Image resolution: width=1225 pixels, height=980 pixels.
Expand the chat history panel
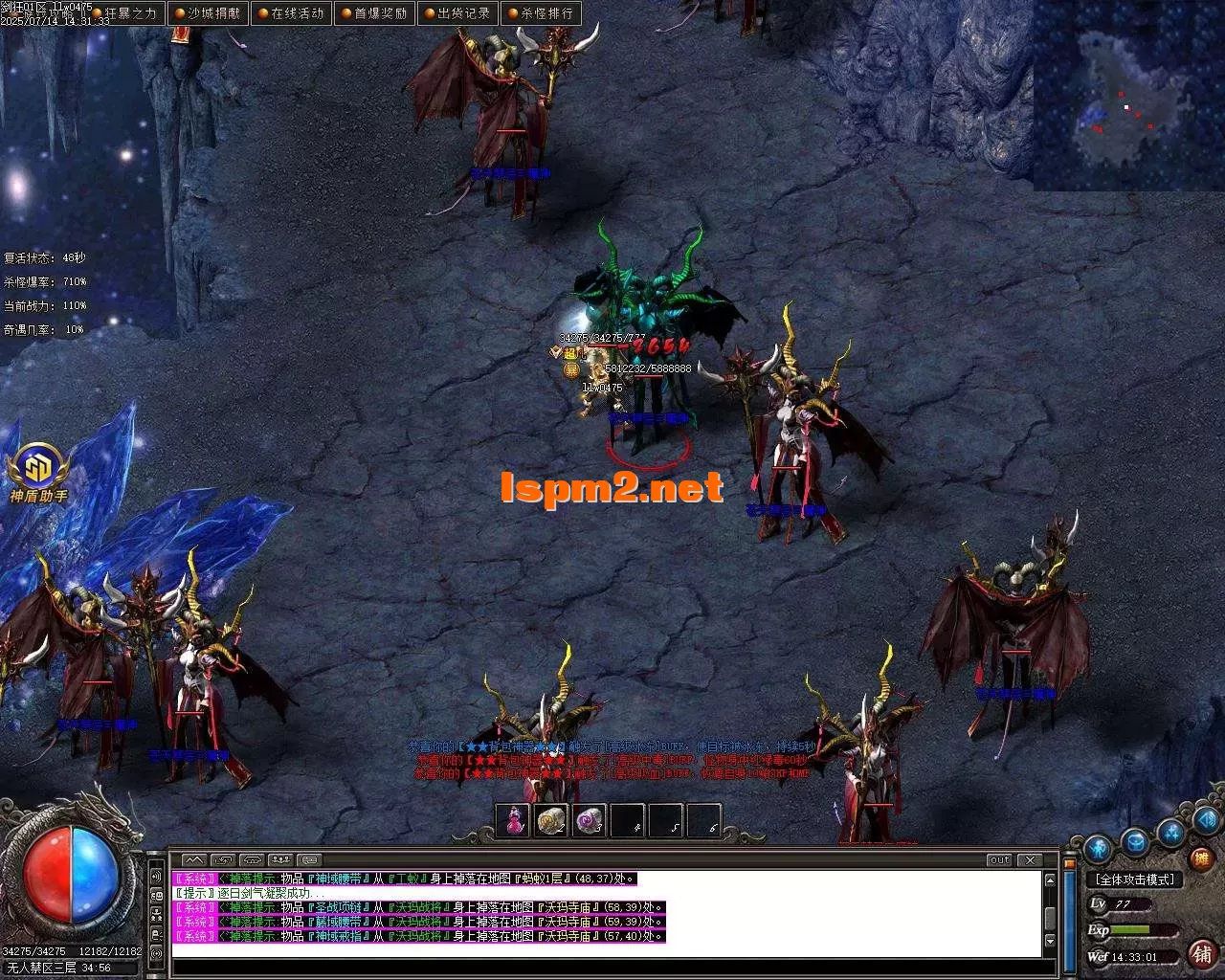pyautogui.click(x=193, y=857)
